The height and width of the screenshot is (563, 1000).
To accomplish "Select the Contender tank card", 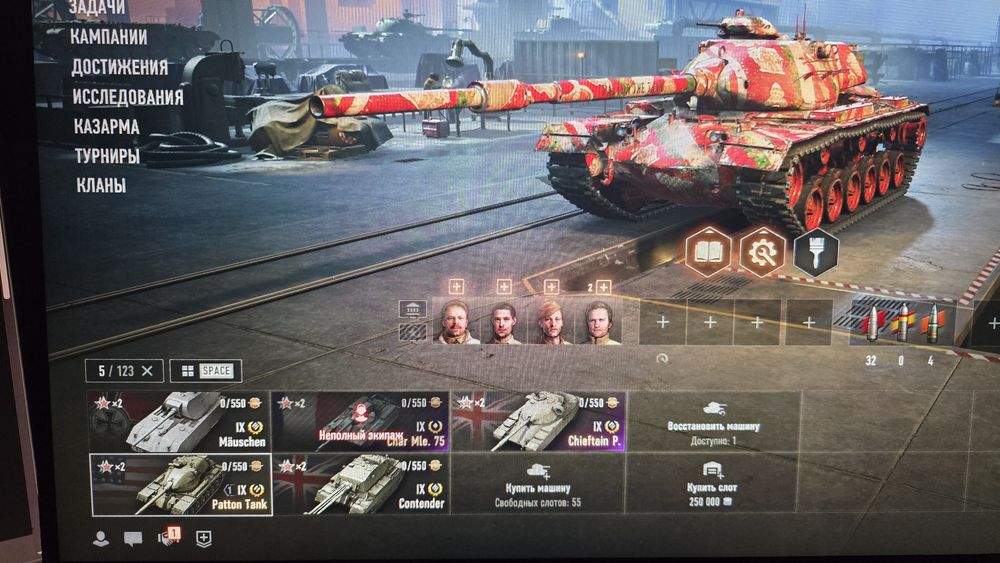I will 361,485.
